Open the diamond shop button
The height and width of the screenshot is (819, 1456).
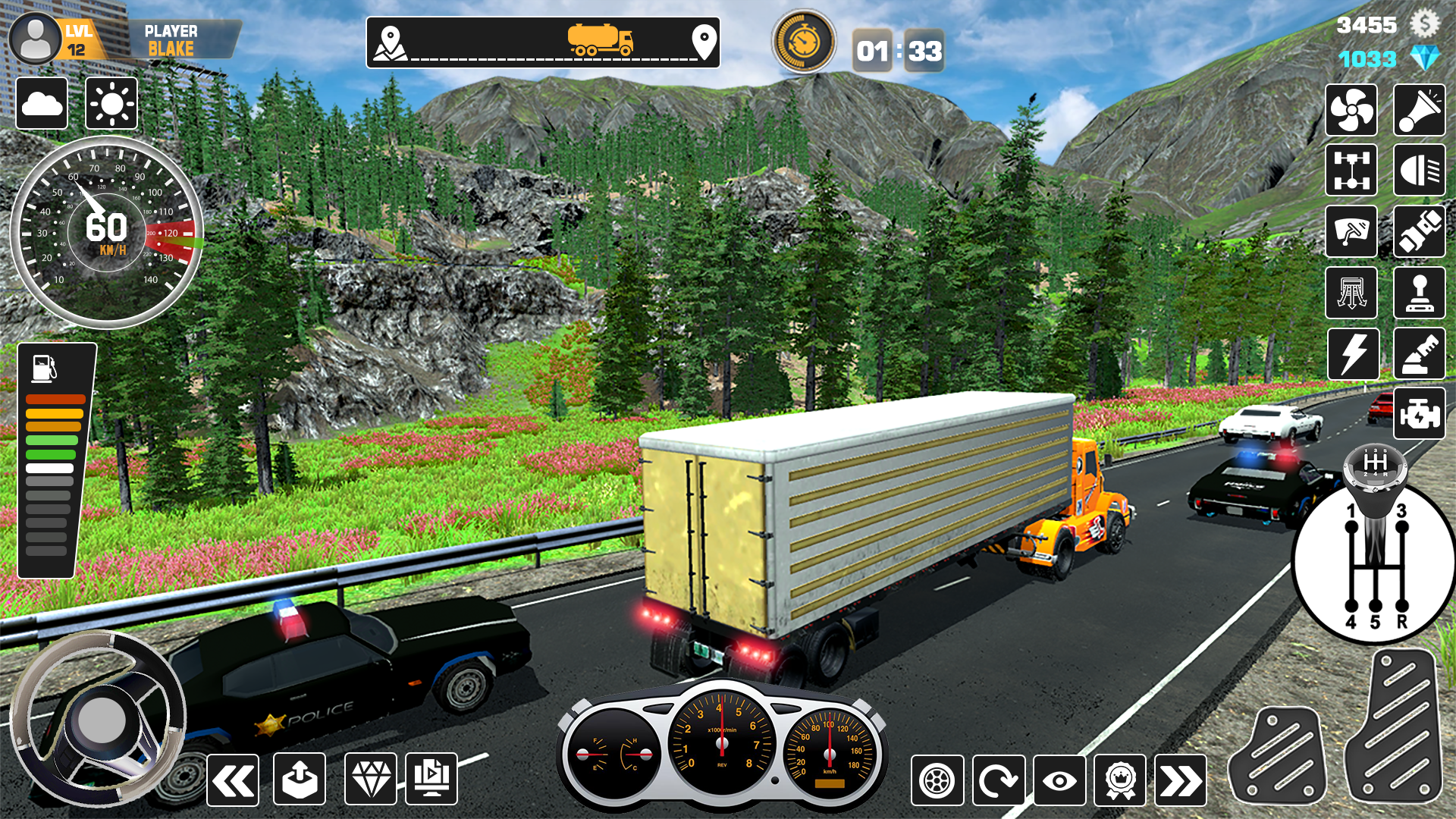[x=370, y=779]
